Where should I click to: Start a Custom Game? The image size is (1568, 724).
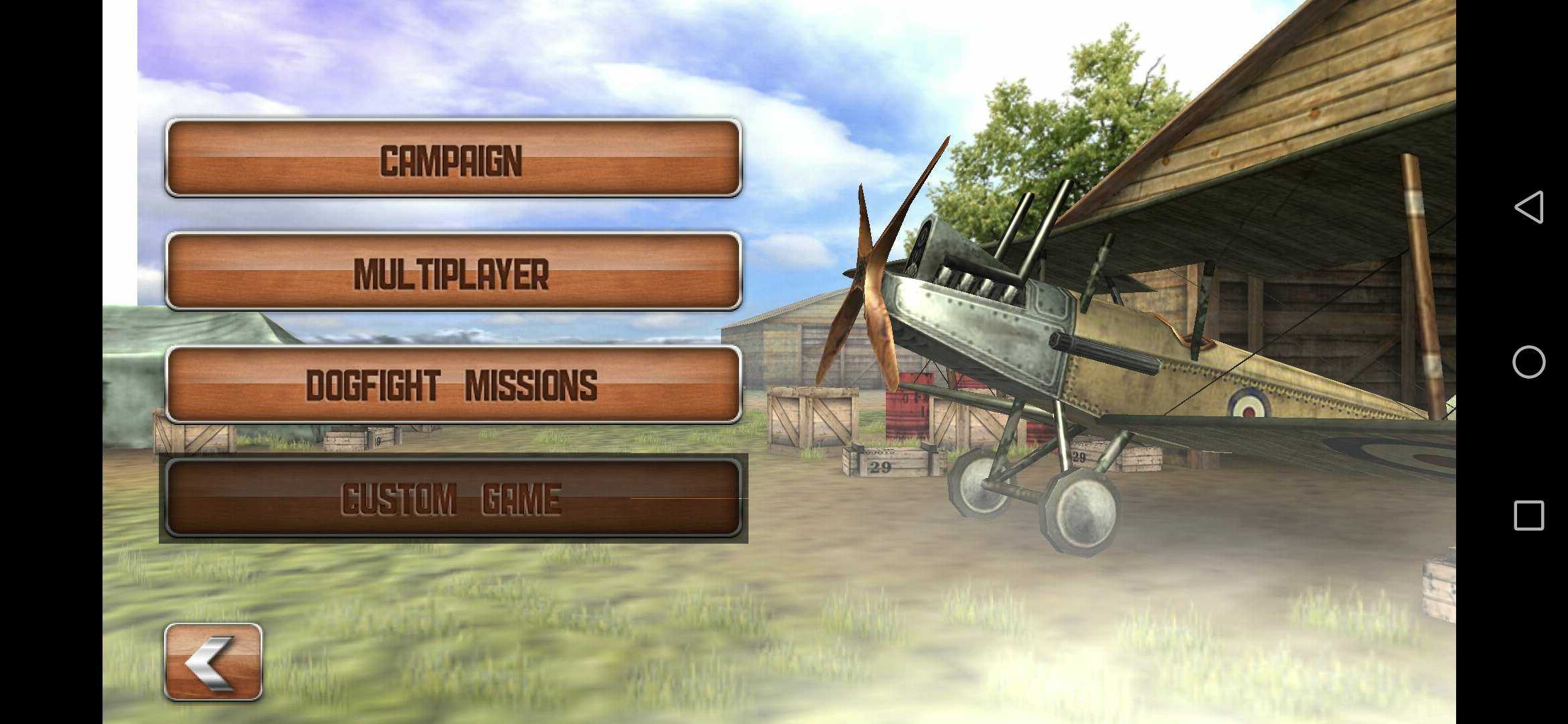click(x=453, y=498)
